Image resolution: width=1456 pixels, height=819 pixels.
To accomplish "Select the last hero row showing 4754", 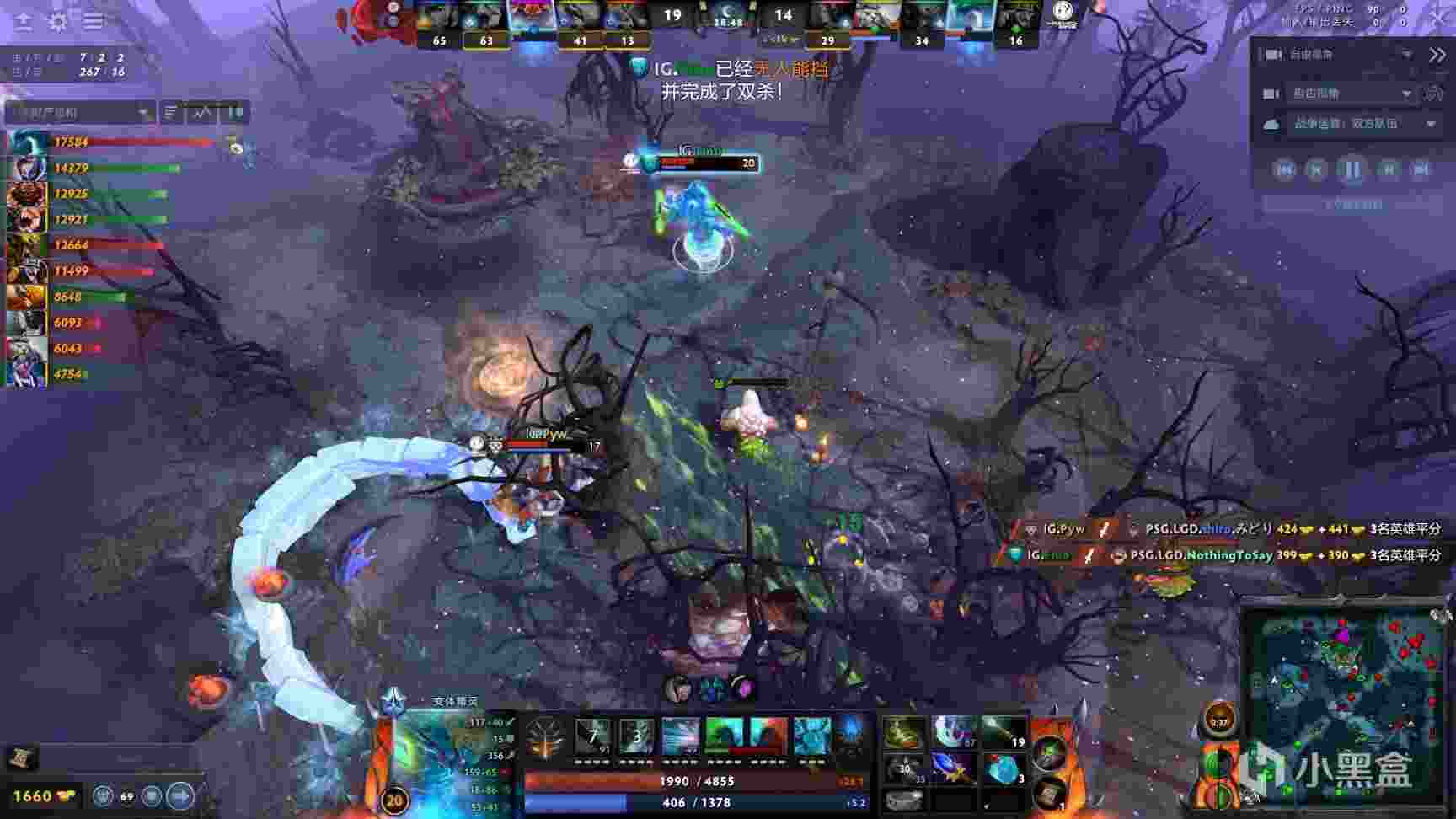I will (27, 374).
